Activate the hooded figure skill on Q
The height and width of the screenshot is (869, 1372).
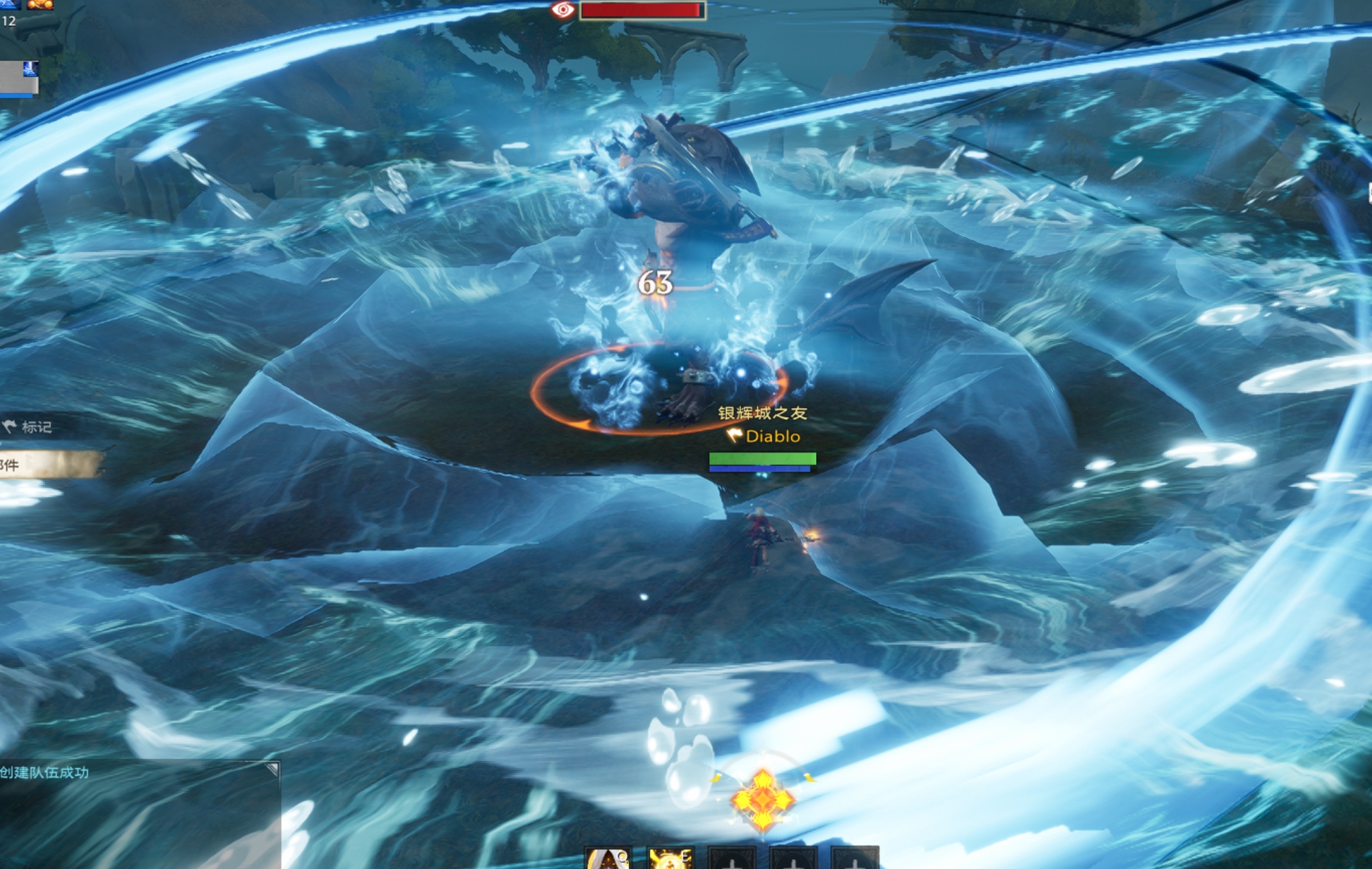[608, 860]
